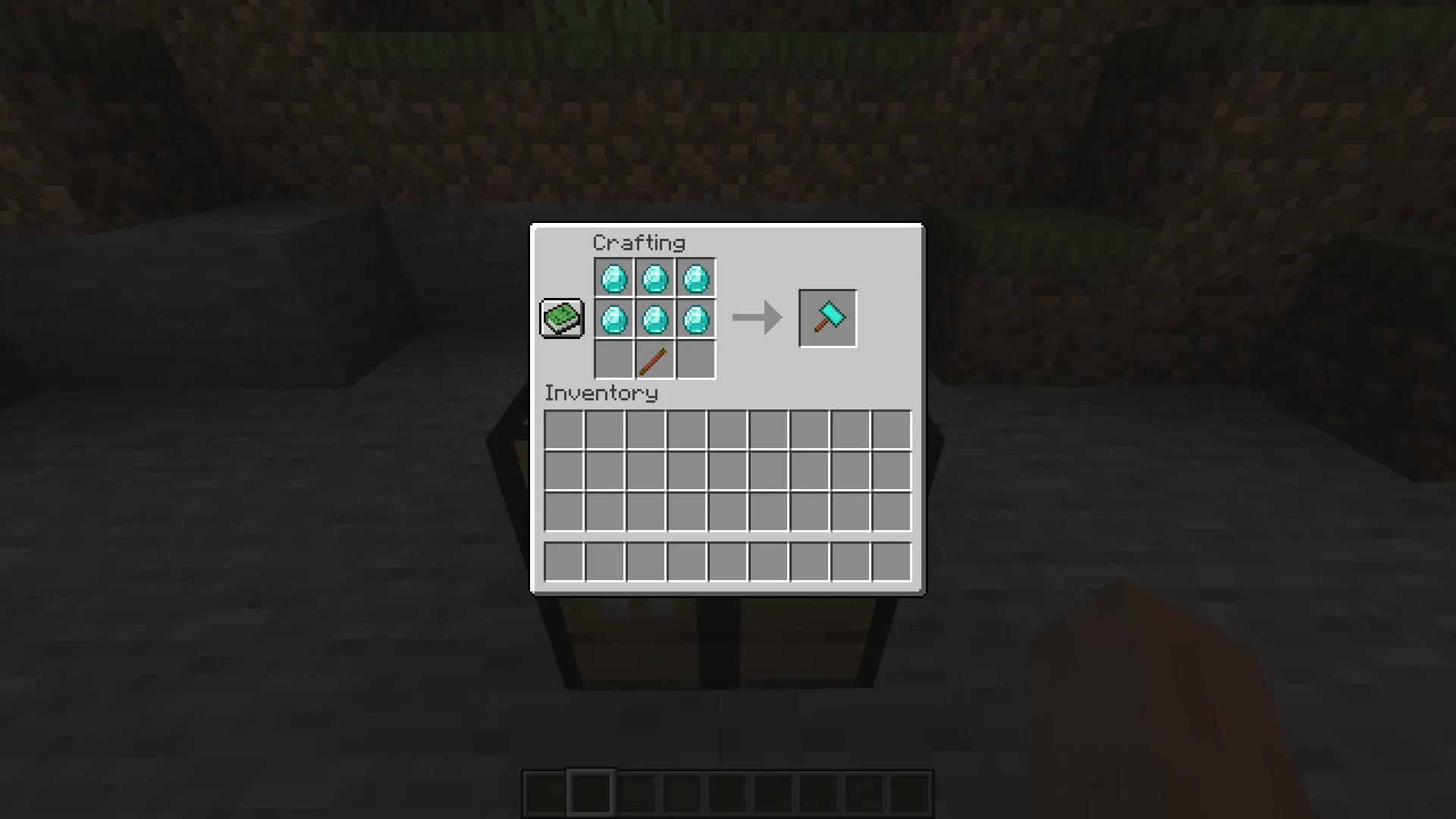
Task: Select the diamond in top-middle crafting slot
Action: click(x=655, y=278)
